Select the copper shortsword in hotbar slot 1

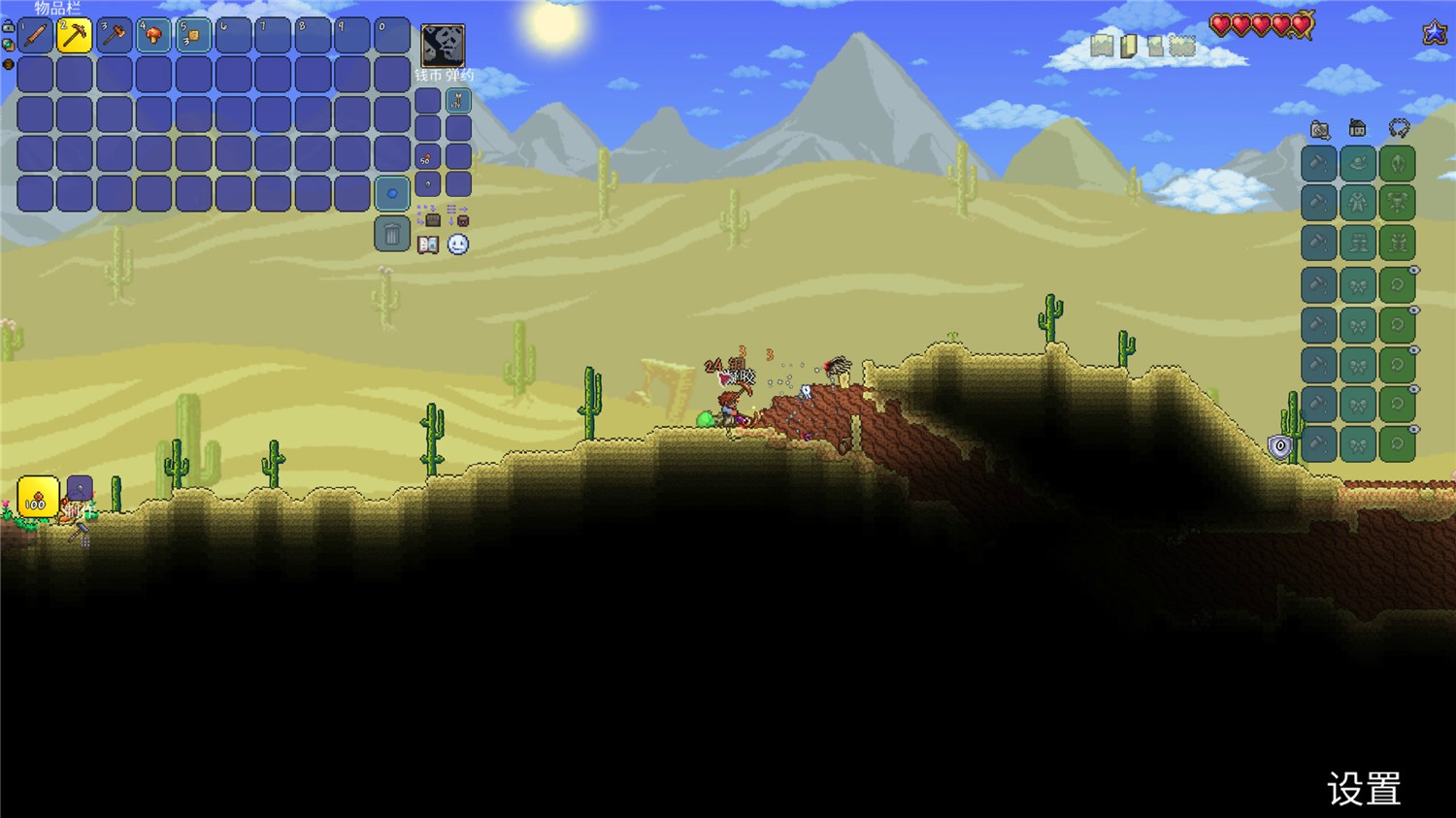tap(35, 36)
